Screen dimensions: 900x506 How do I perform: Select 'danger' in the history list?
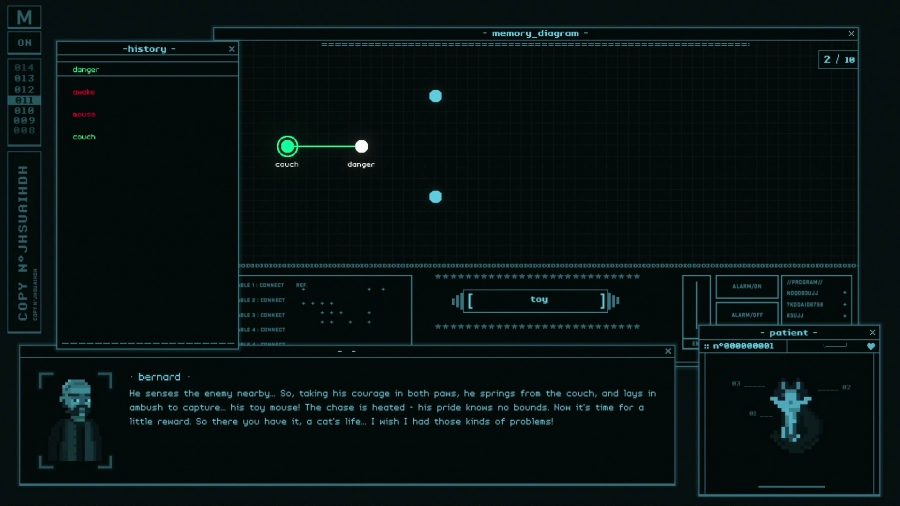tap(86, 69)
